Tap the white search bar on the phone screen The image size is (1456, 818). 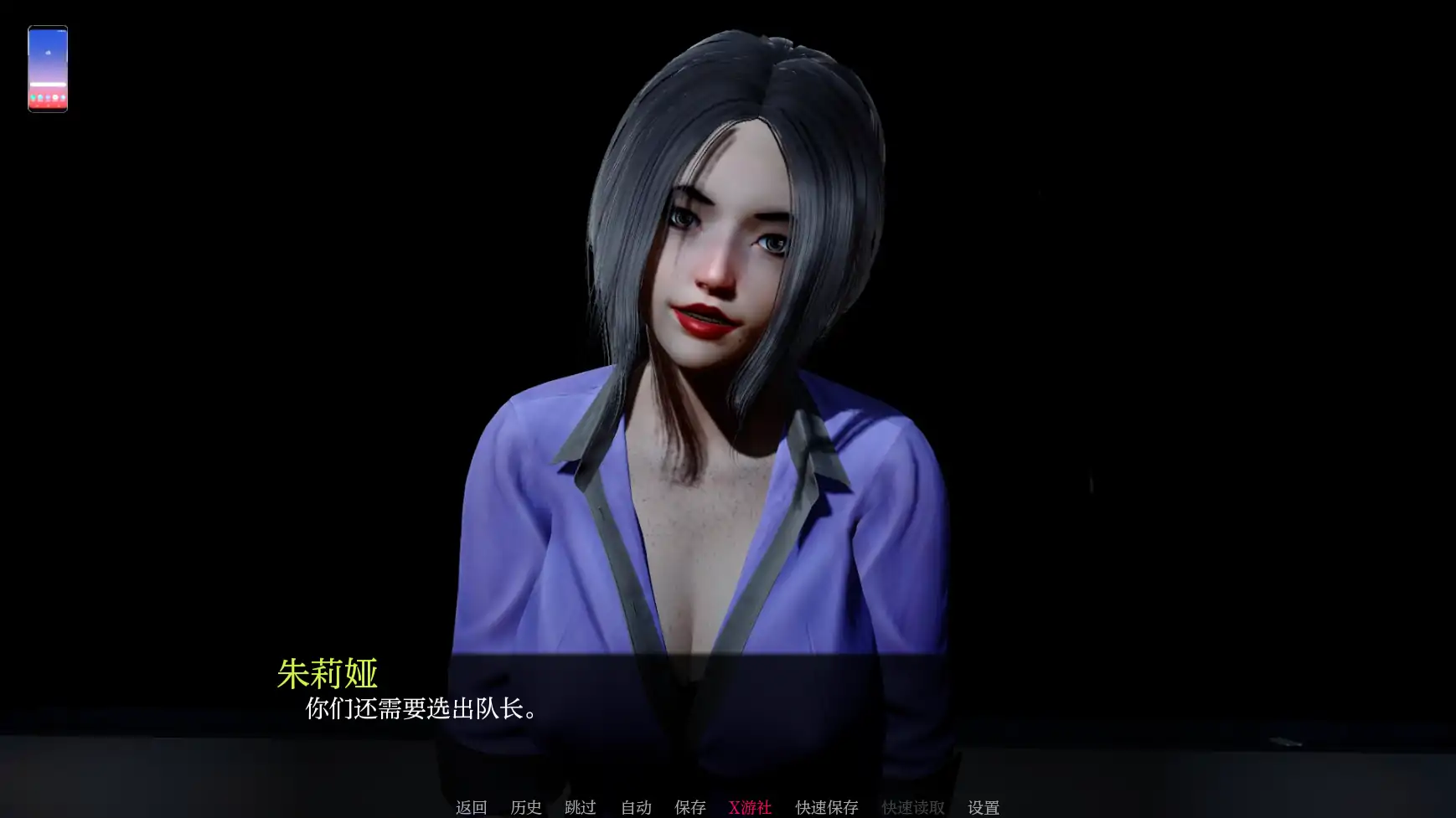coord(48,84)
